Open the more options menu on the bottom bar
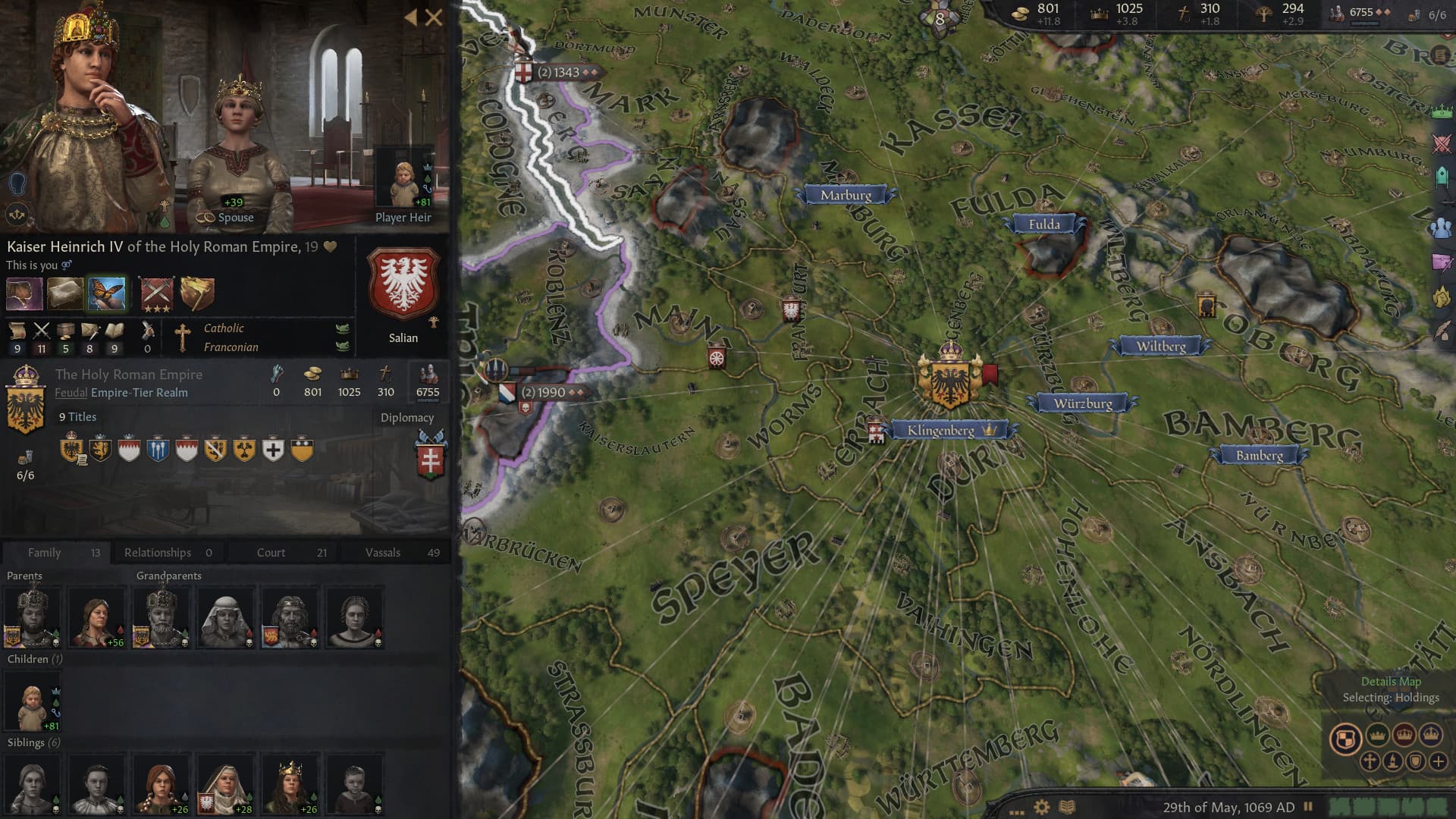This screenshot has width=1456, height=819. point(1016,811)
